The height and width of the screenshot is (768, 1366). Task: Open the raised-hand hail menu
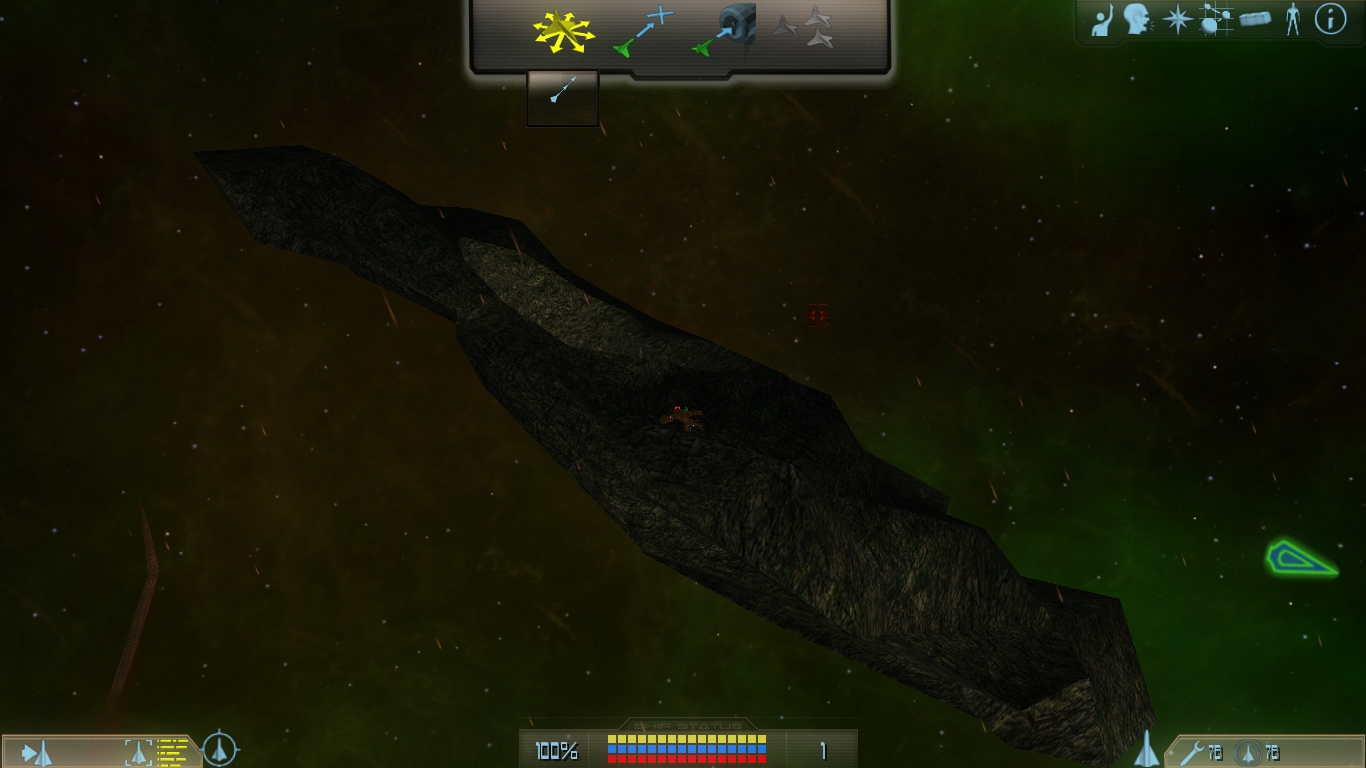point(1101,20)
